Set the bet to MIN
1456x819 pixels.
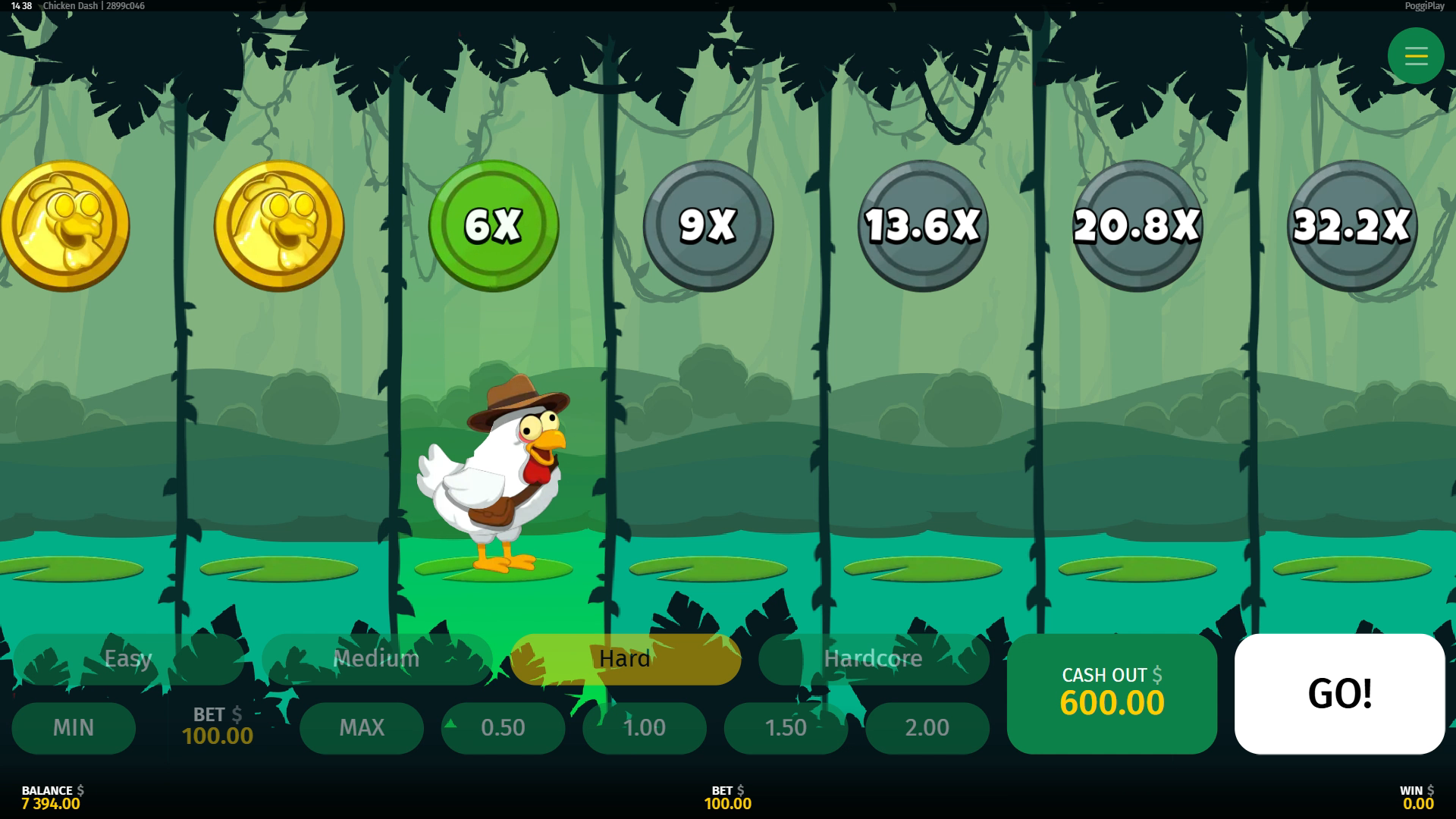tap(74, 727)
